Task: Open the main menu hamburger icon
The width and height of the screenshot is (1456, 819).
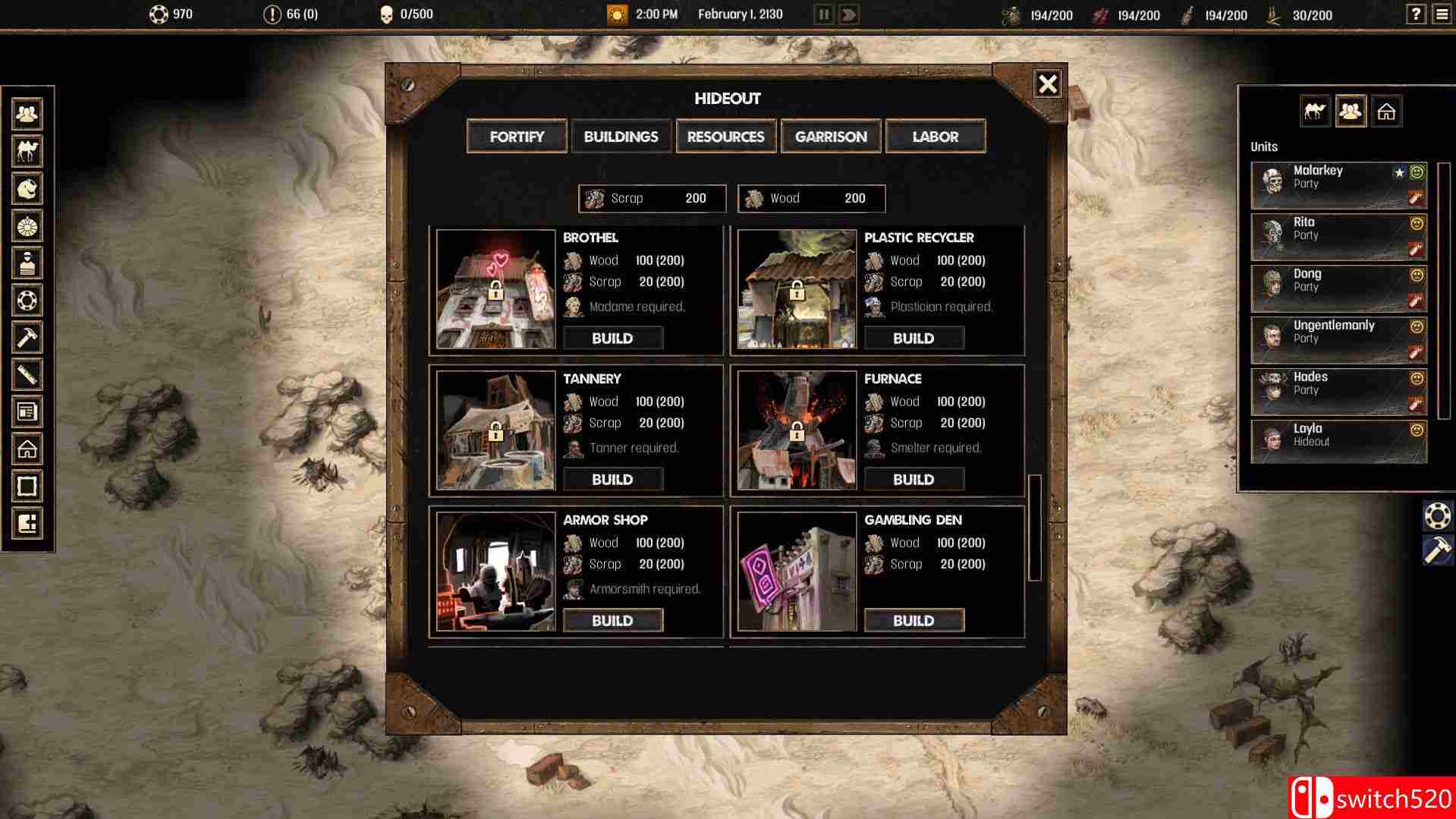Action: pos(1442,14)
